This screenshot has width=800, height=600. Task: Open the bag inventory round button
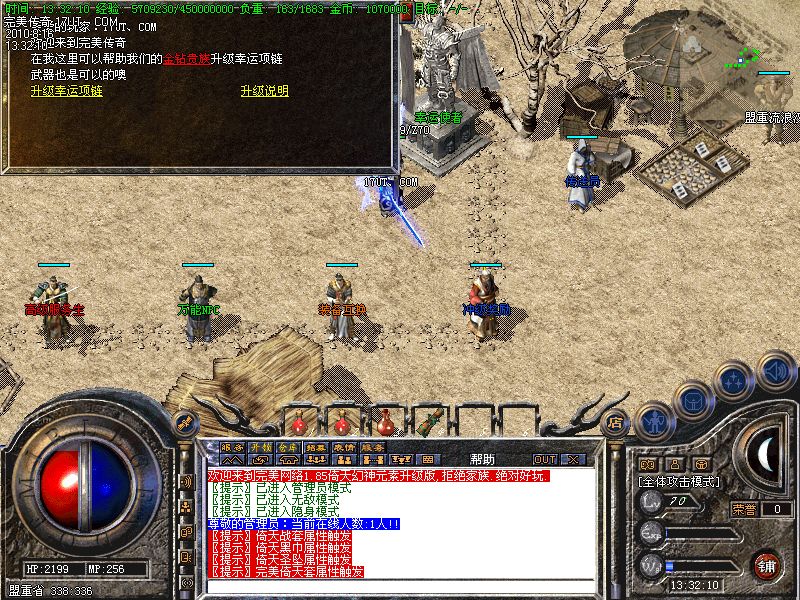691,399
